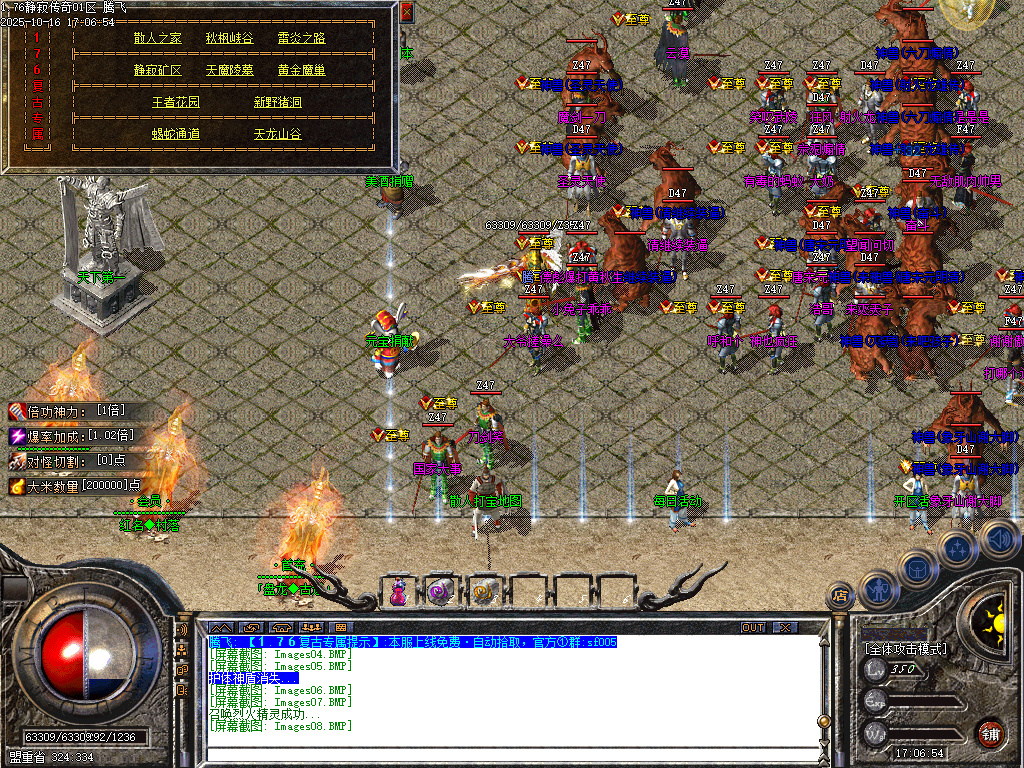The width and height of the screenshot is (1024, 768).
Task: Travel to 王者花园
Action: tap(176, 102)
